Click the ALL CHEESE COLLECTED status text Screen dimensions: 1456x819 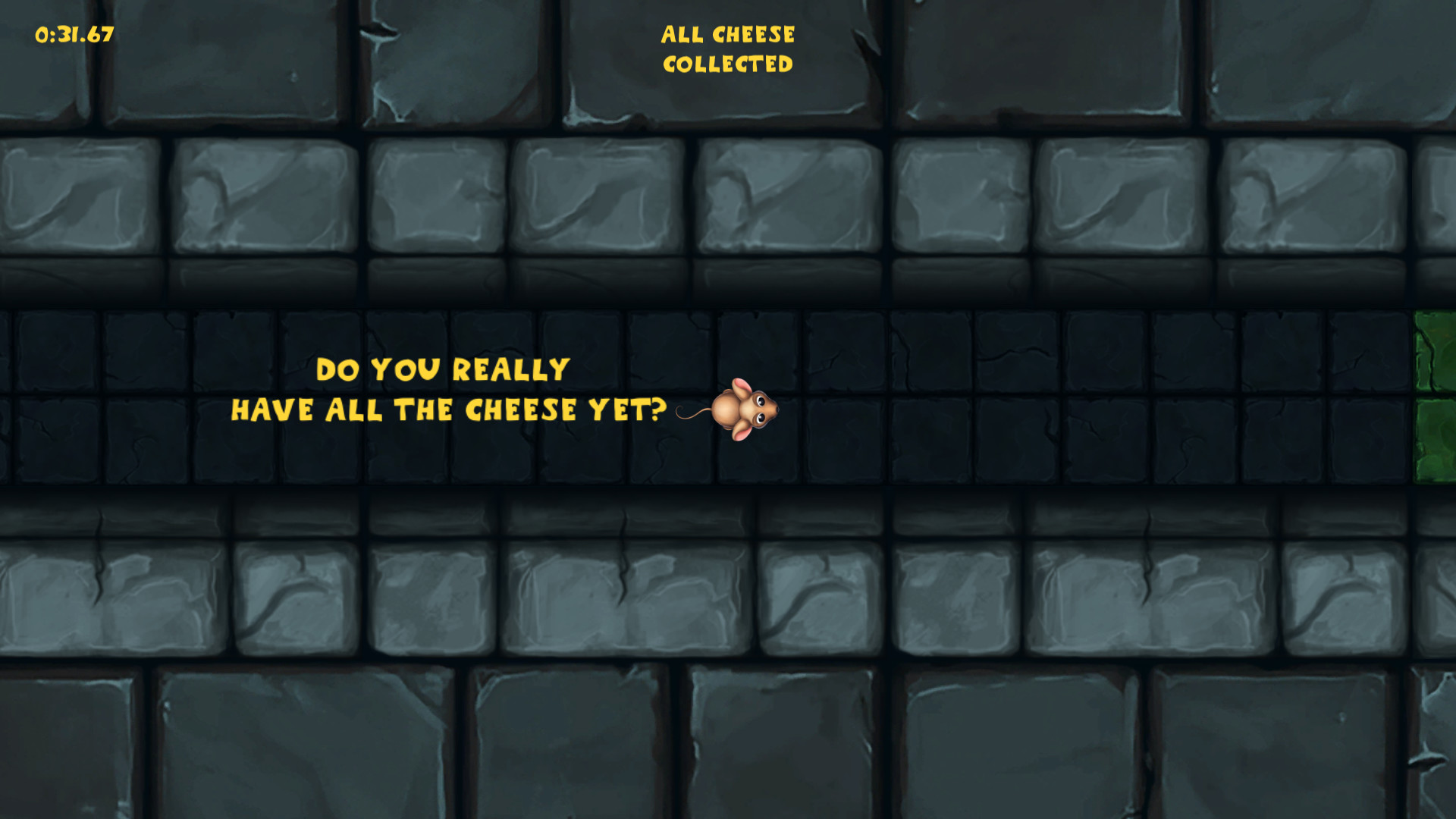tap(728, 49)
